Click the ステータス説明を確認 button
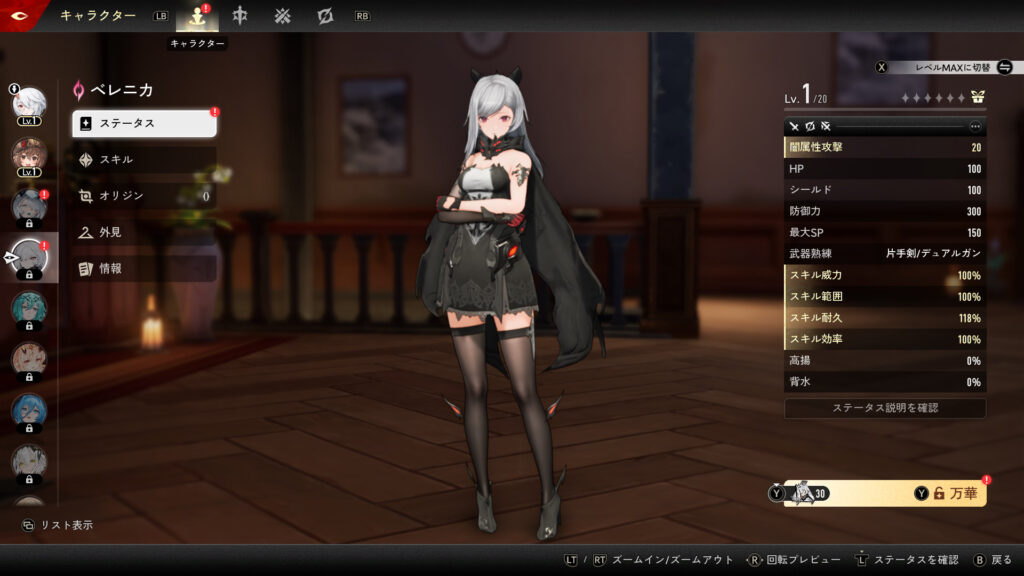1024x576 pixels. point(885,408)
